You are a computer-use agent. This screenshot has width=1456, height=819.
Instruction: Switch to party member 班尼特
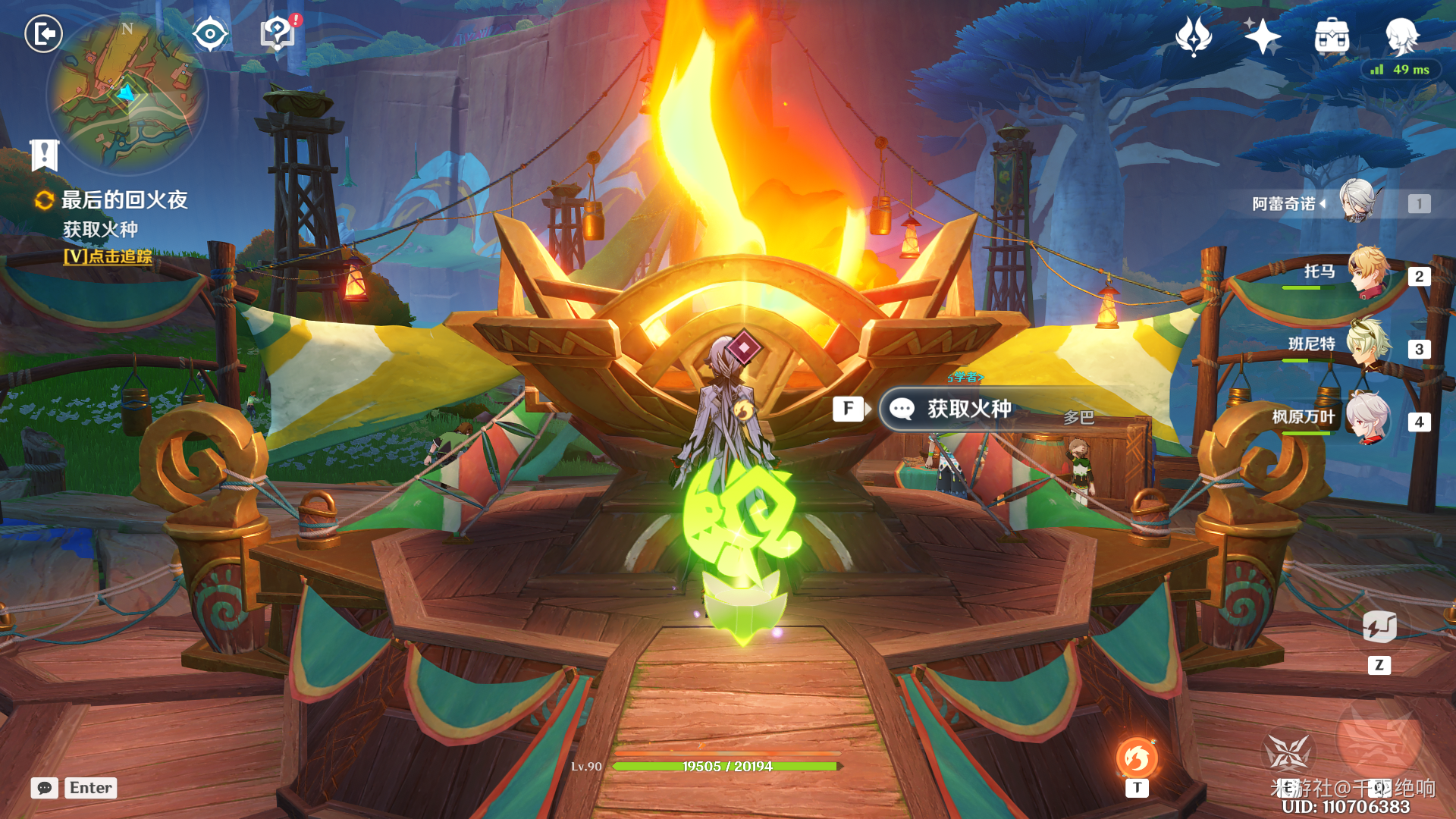[1370, 346]
